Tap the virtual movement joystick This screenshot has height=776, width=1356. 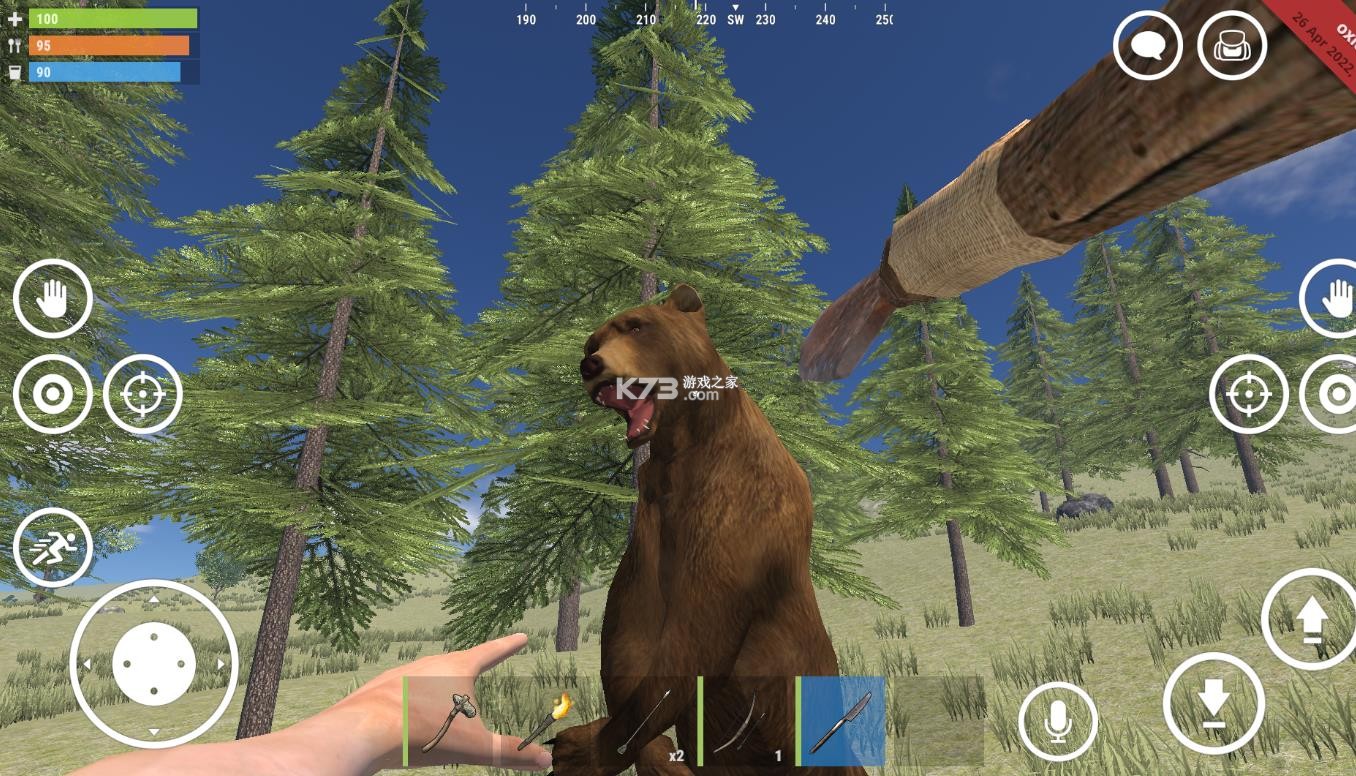[x=153, y=664]
